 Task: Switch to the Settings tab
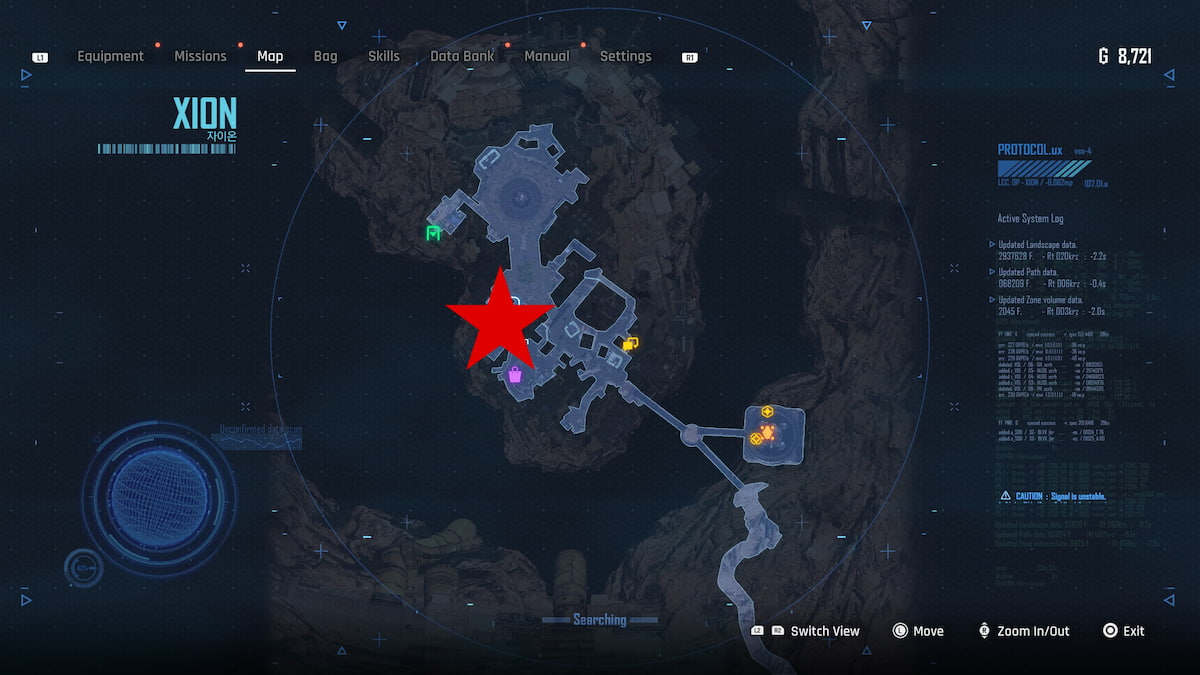625,56
